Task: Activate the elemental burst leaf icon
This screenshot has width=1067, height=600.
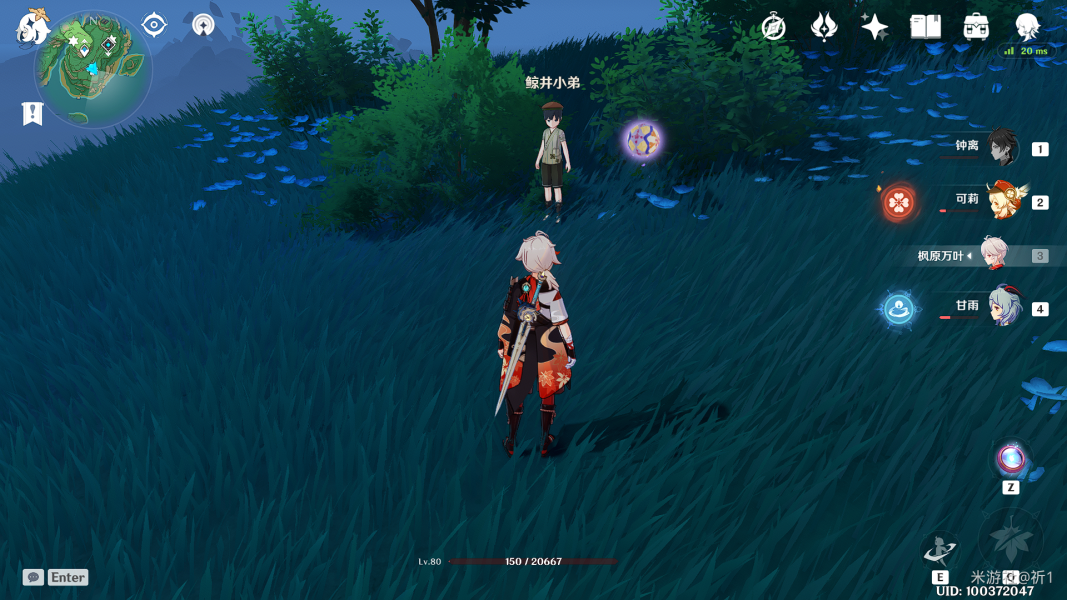Action: click(1011, 540)
